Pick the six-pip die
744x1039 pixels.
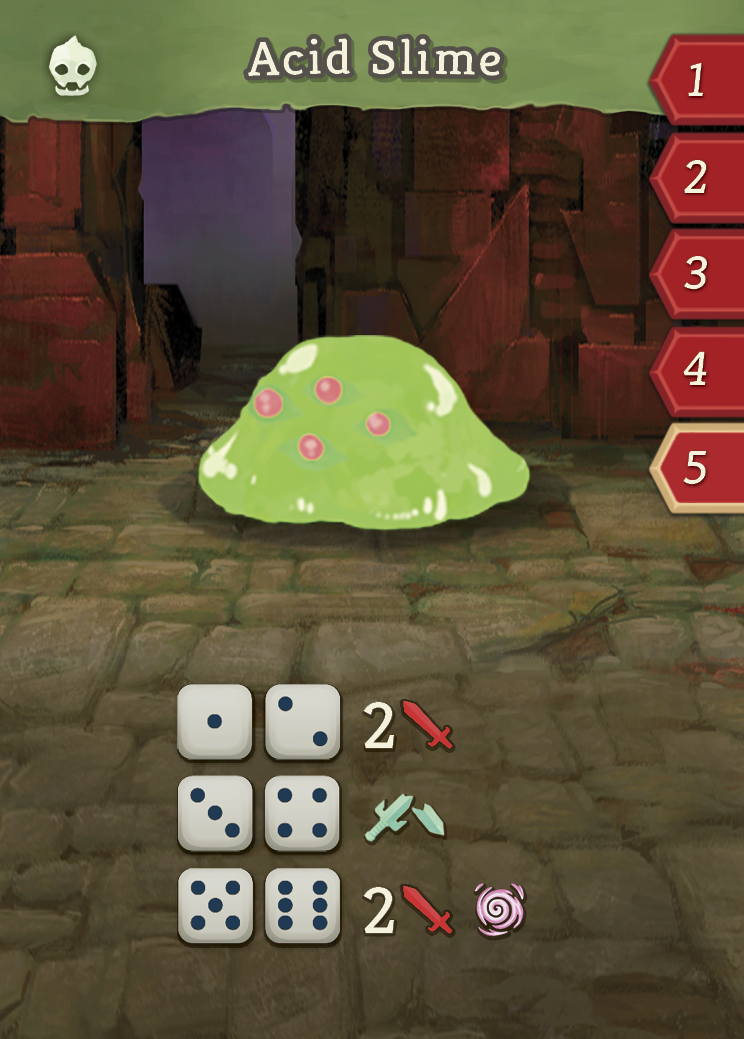[x=302, y=905]
